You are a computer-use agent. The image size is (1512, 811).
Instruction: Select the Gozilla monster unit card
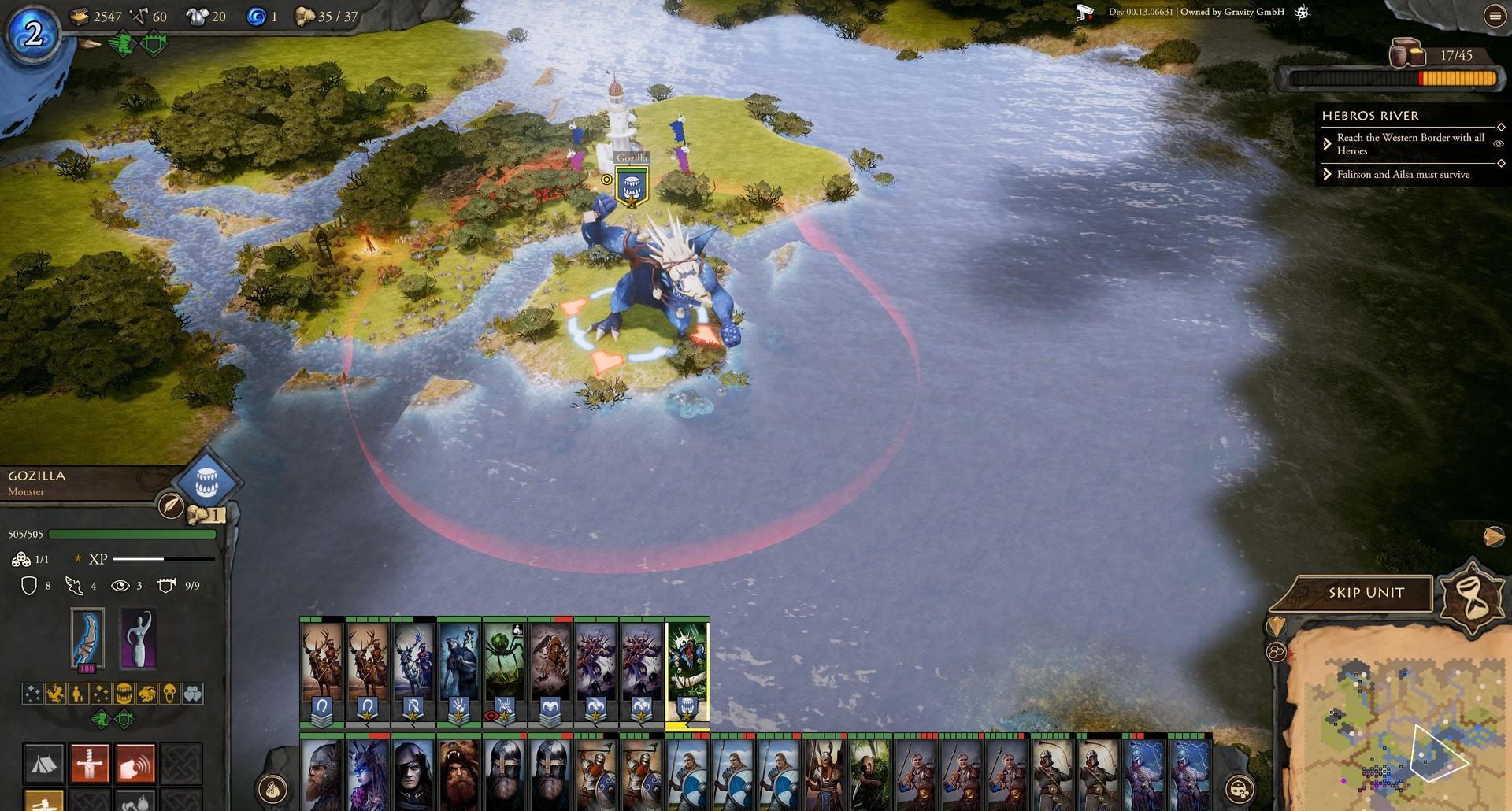(687, 669)
